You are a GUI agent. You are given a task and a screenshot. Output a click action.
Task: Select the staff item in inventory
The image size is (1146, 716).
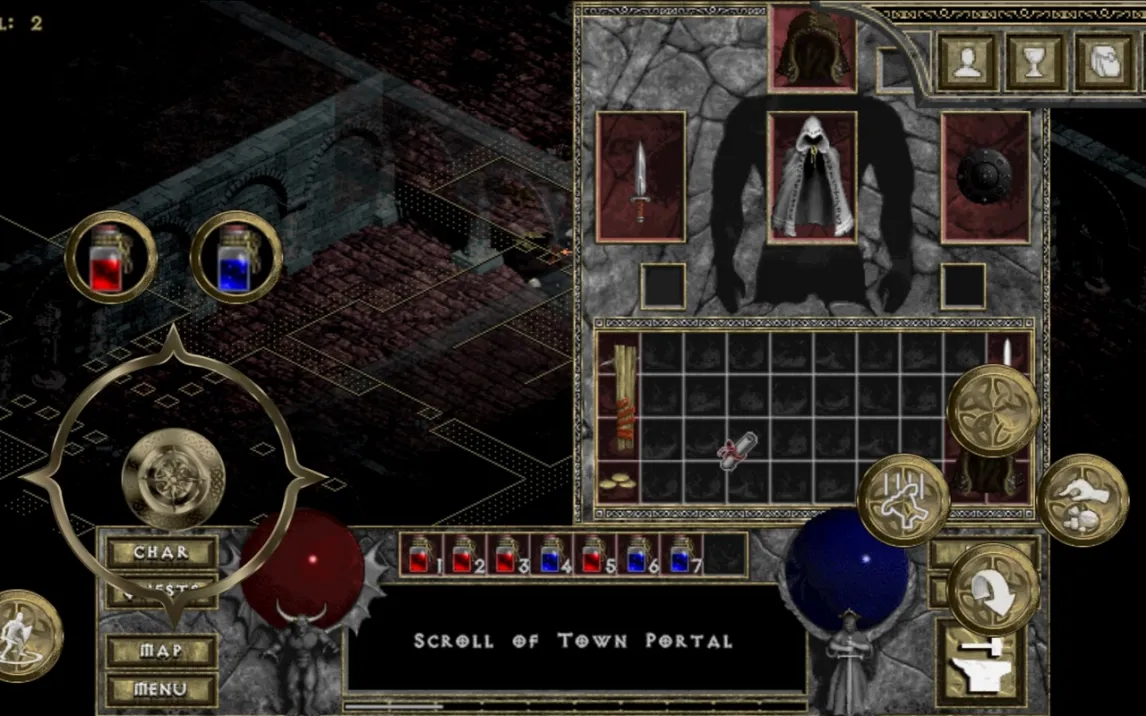[x=618, y=397]
